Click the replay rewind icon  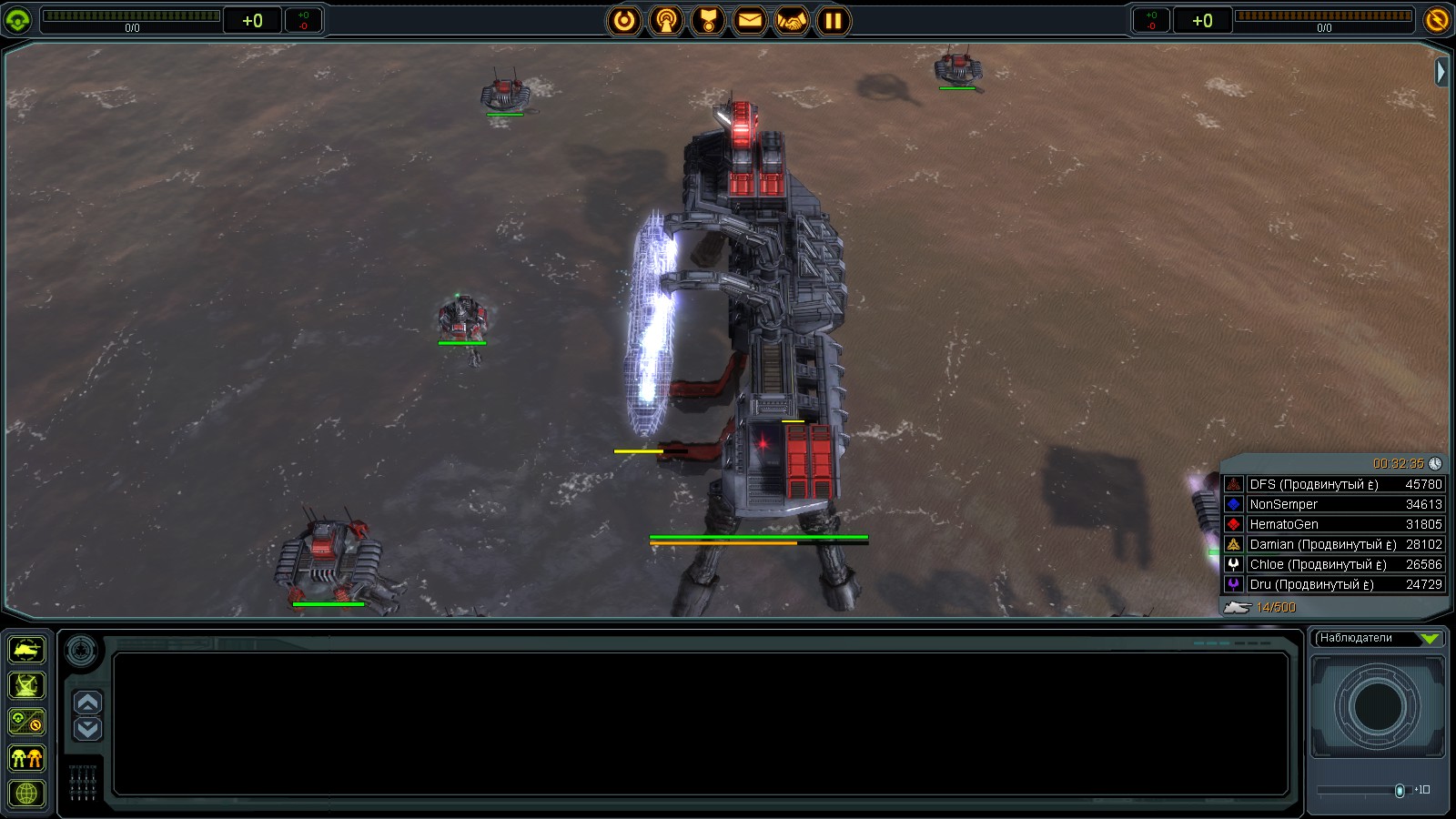coord(624,22)
